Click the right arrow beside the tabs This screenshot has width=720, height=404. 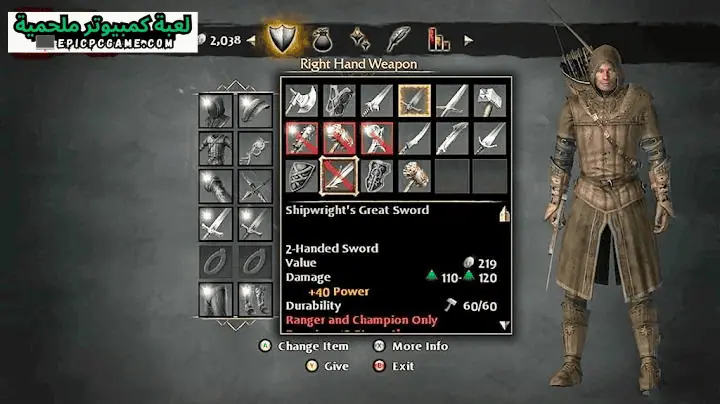tap(468, 40)
